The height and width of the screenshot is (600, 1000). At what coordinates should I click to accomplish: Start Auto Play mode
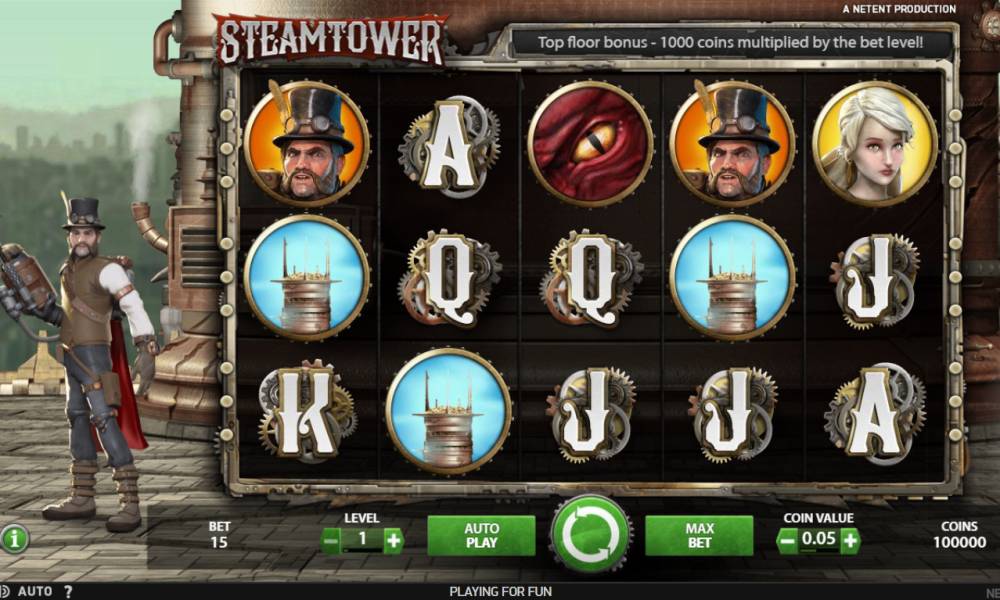481,536
